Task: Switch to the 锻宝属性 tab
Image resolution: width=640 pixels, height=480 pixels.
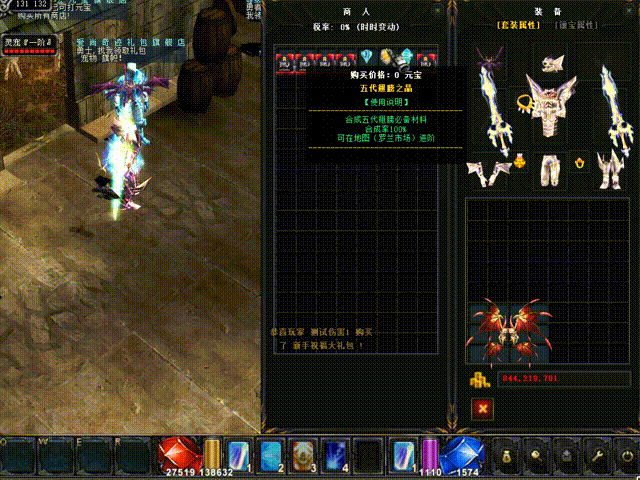Action: point(577,23)
